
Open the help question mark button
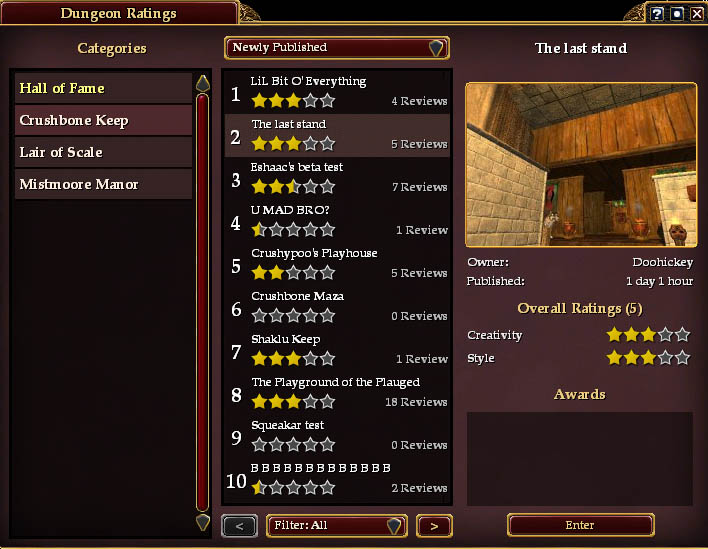coord(657,13)
